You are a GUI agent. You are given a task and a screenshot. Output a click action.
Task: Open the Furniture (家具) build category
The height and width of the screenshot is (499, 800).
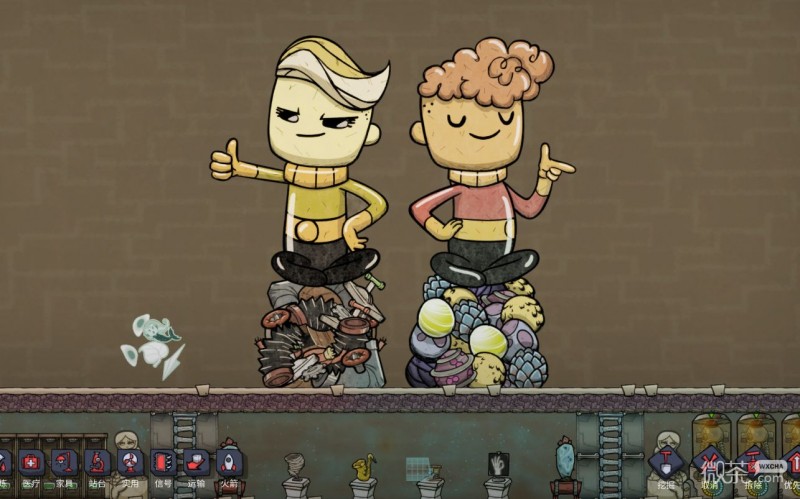click(65, 463)
